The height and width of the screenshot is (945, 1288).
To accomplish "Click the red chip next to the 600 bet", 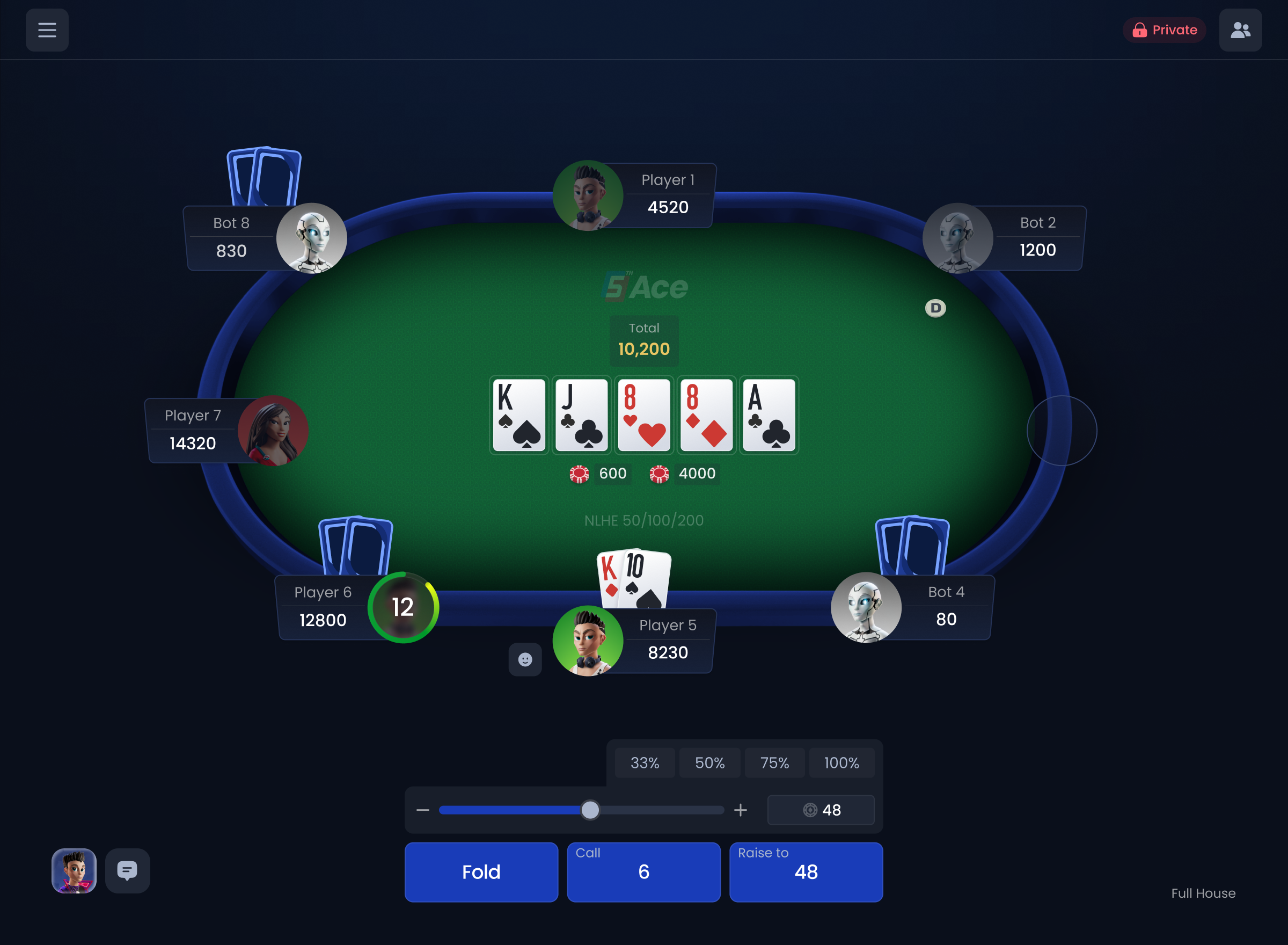I will click(x=579, y=474).
